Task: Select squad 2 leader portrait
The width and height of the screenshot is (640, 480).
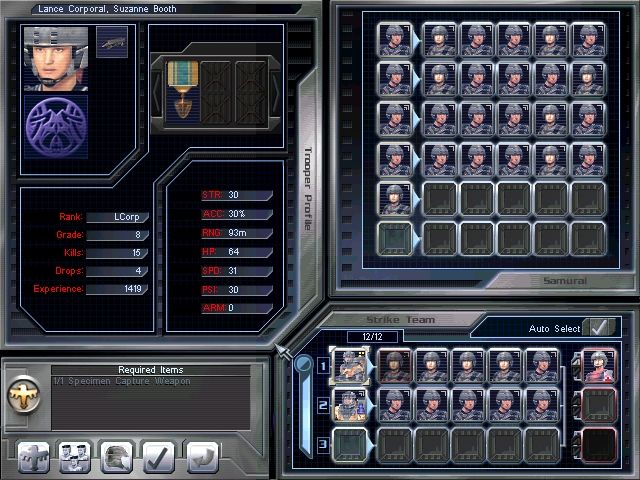Action: point(350,404)
